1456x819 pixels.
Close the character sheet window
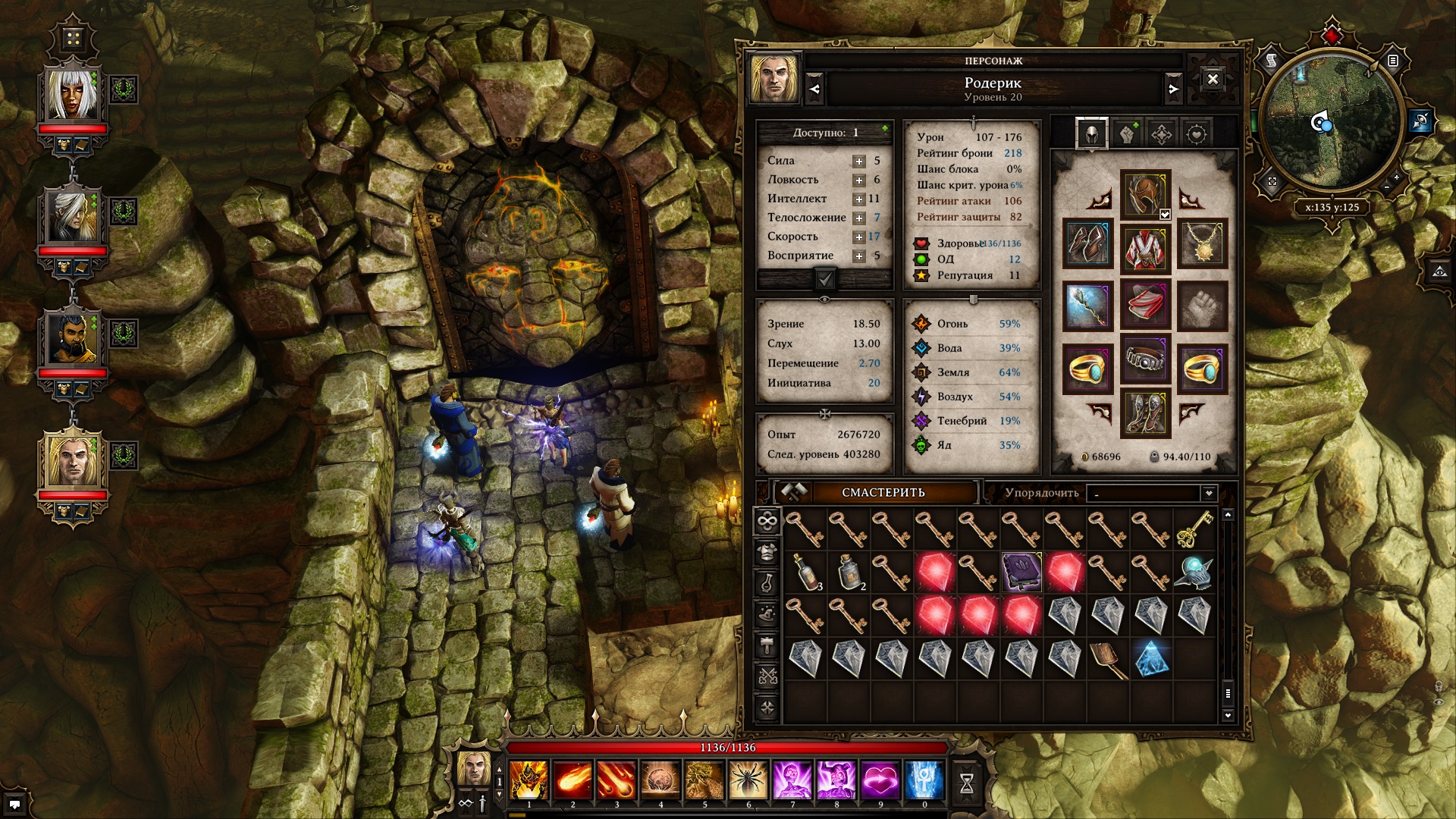[x=1213, y=80]
